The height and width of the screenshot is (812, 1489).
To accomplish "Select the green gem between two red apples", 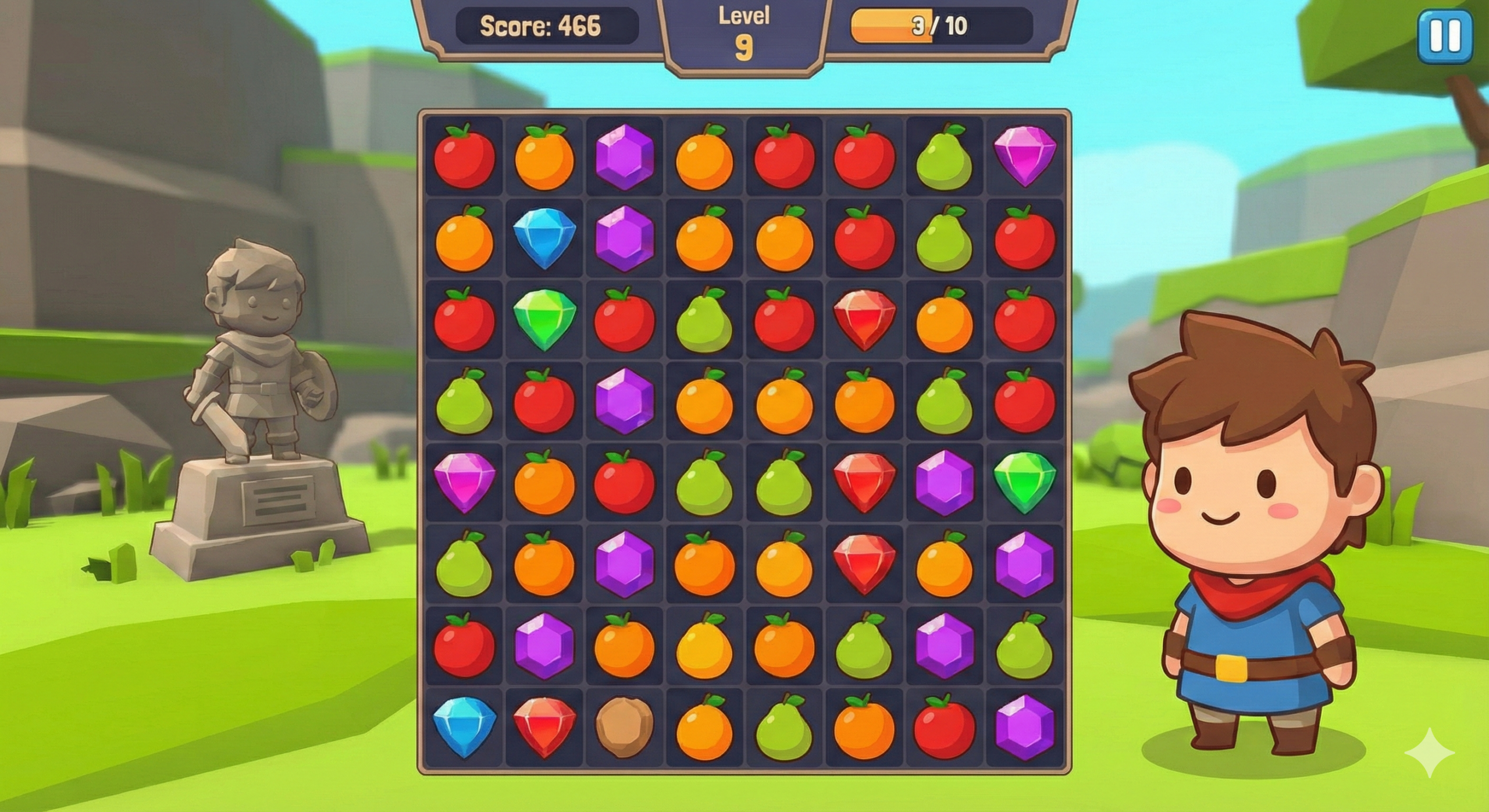I will coord(544,319).
